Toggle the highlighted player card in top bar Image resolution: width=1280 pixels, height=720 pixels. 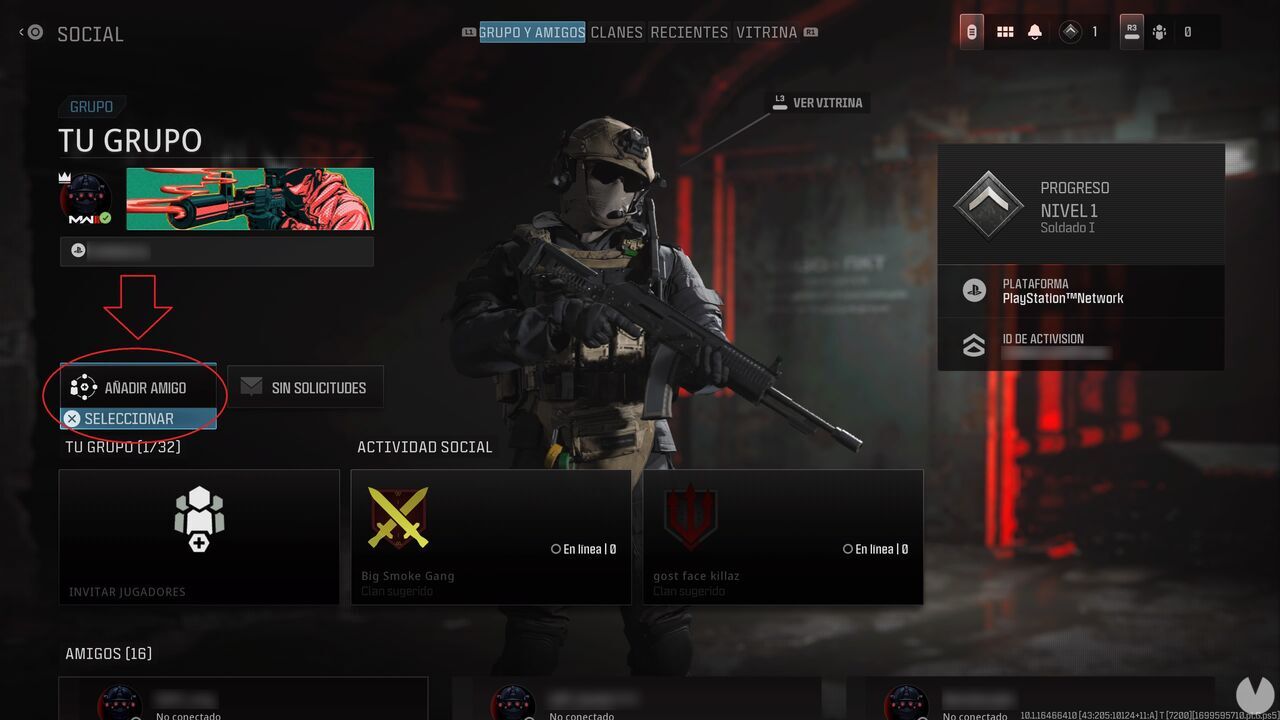coord(971,31)
